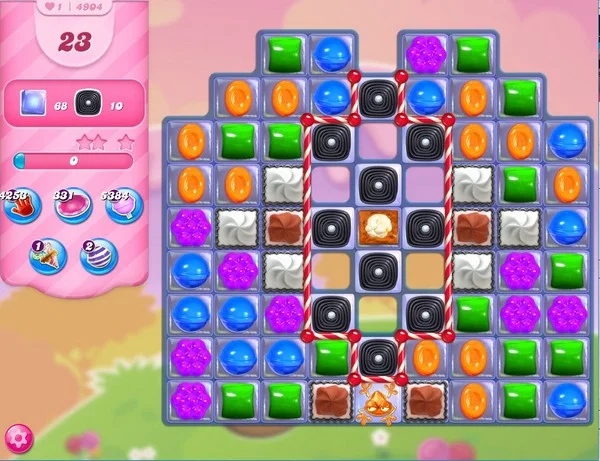Choose the blue candy in the bottom row
The image size is (600, 461).
pos(567,400)
